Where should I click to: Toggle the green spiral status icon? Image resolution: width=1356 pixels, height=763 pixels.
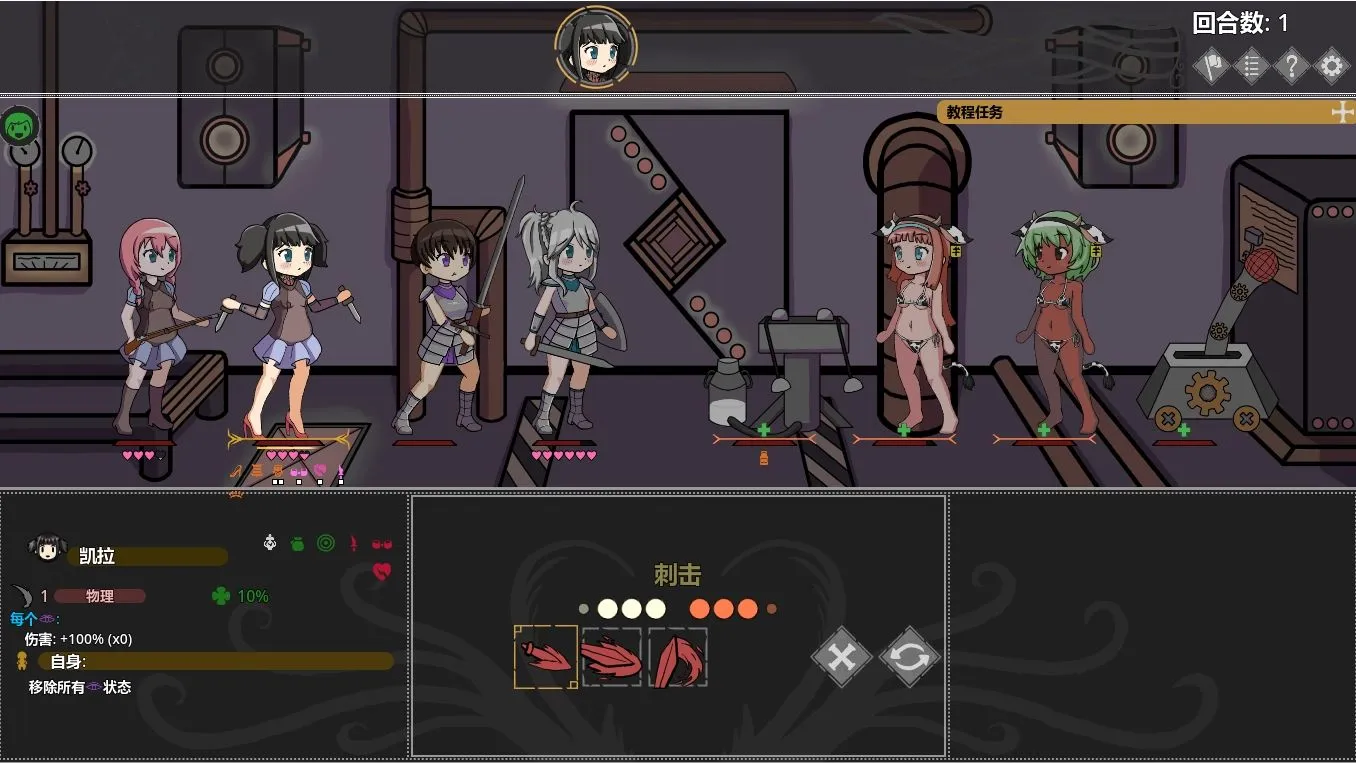click(326, 543)
